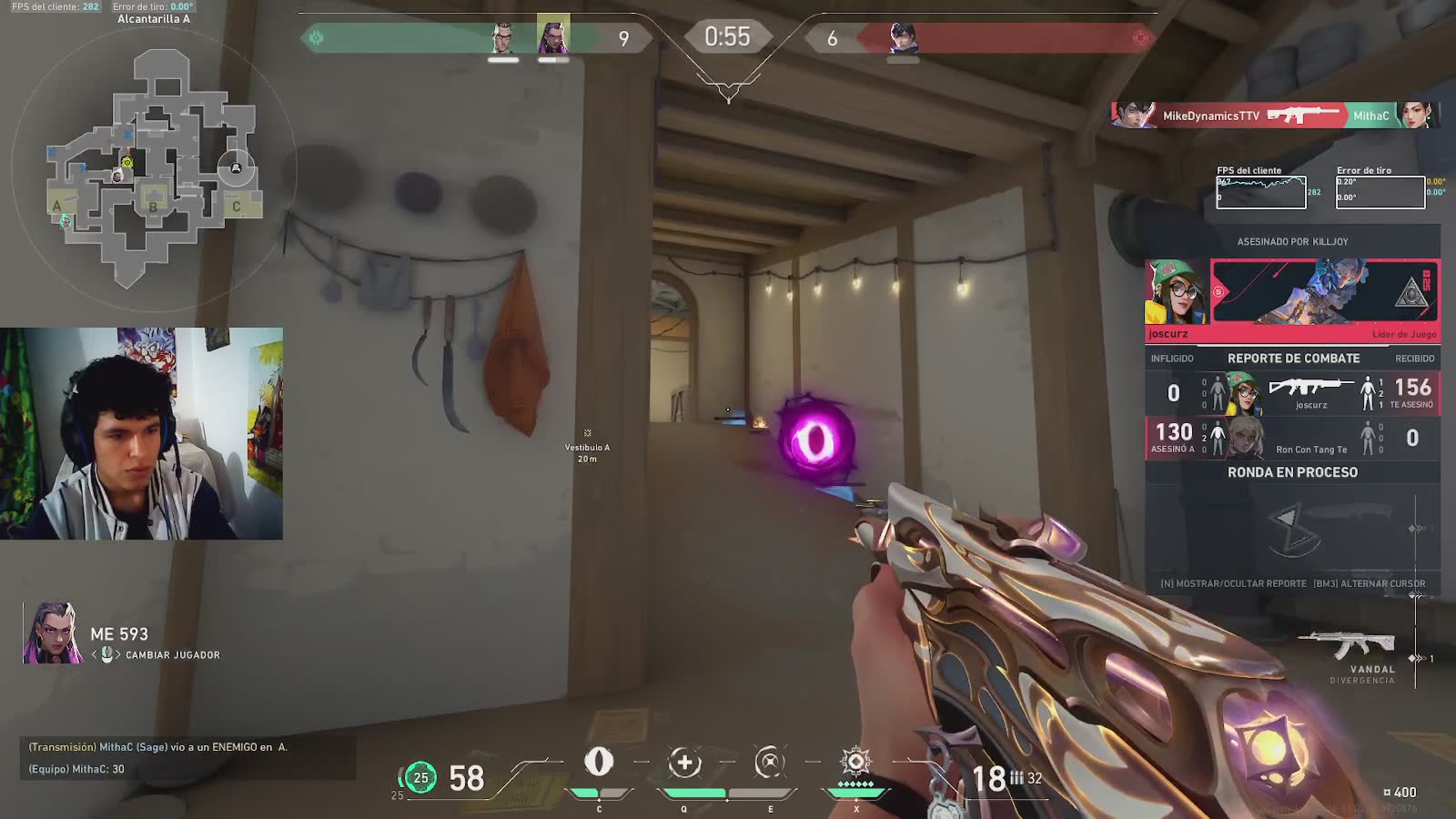Image resolution: width=1456 pixels, height=819 pixels.
Task: Select the Vandal Divergencia weapon slot
Action: point(1352,652)
